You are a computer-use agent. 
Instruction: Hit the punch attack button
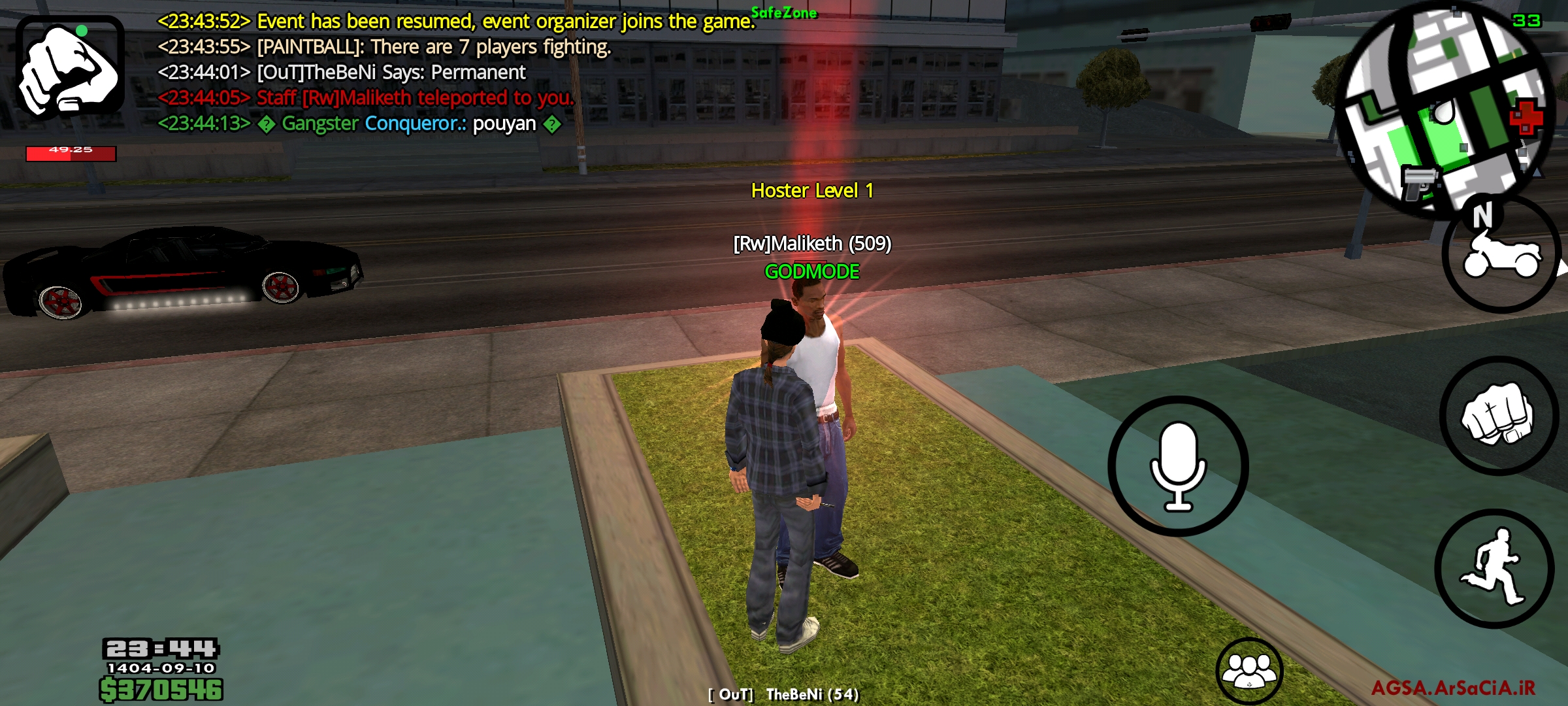(1497, 416)
